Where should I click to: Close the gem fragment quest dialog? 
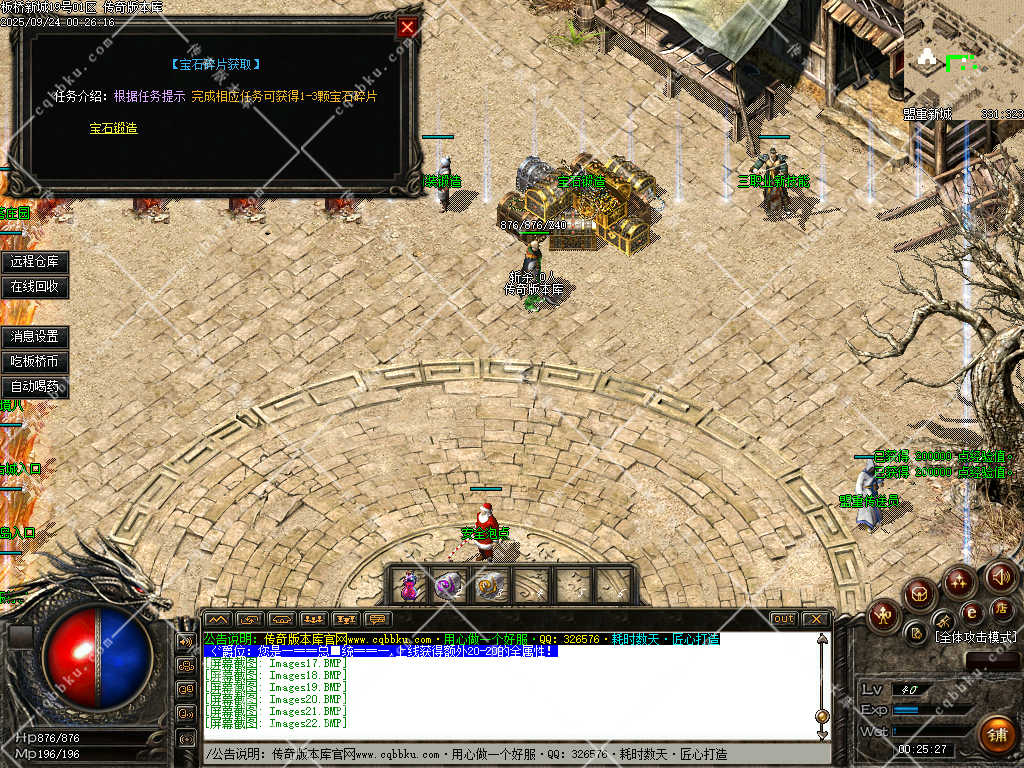coord(407,28)
